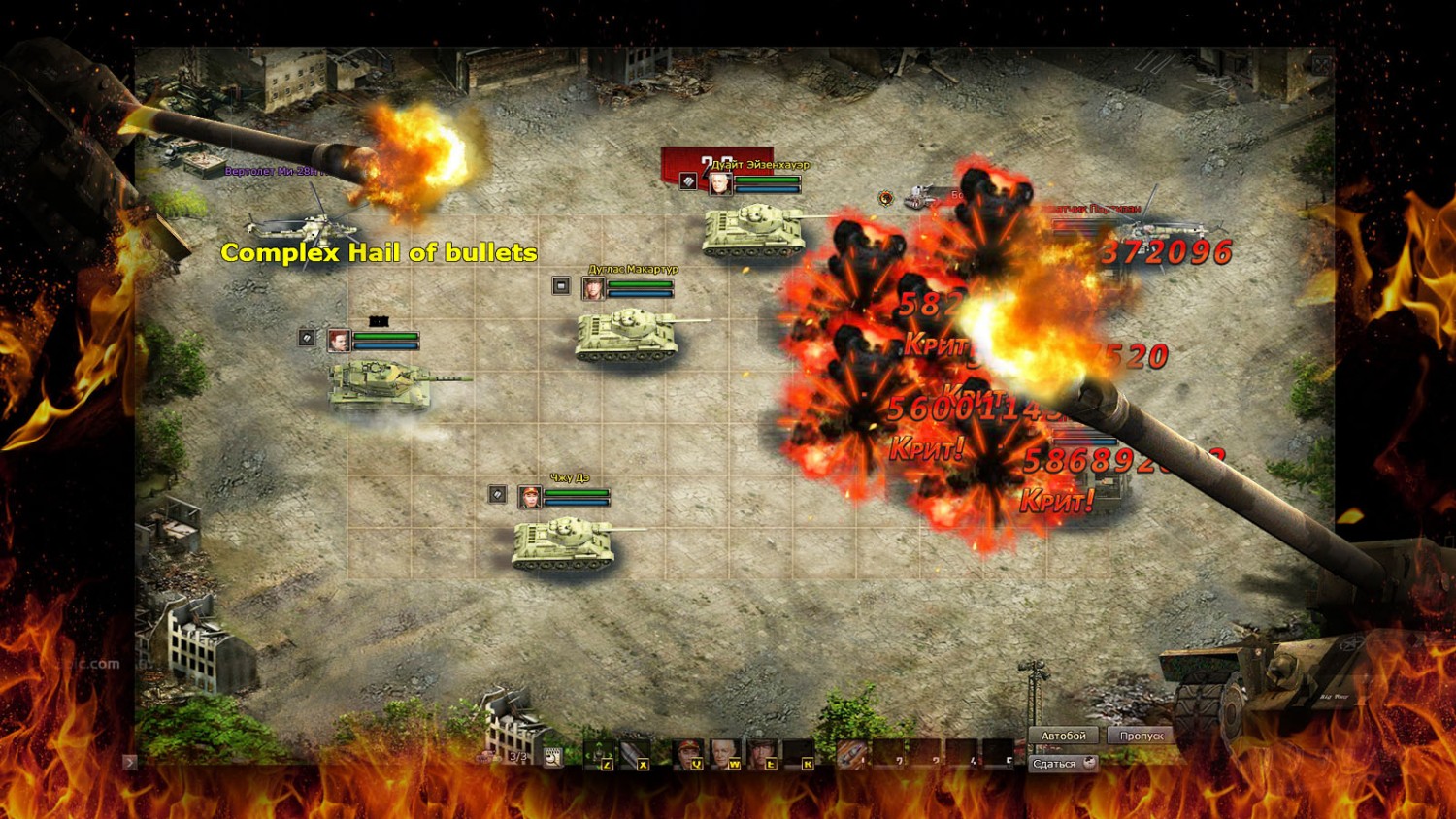Start auto-battle with the Автобой button
The height and width of the screenshot is (819, 1456).
point(1063,736)
